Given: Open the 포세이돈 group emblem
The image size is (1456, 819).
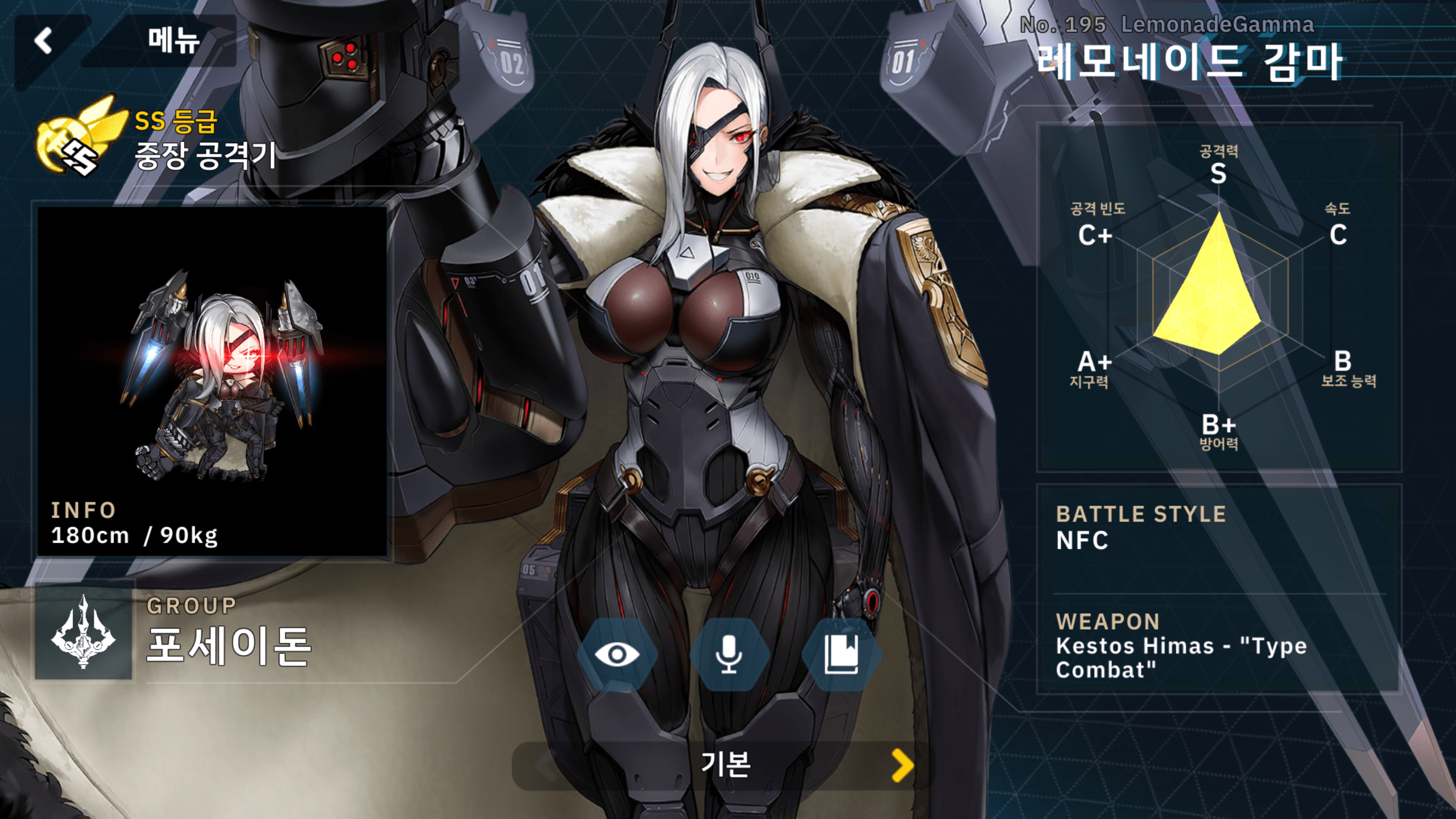Looking at the screenshot, I should click(84, 631).
